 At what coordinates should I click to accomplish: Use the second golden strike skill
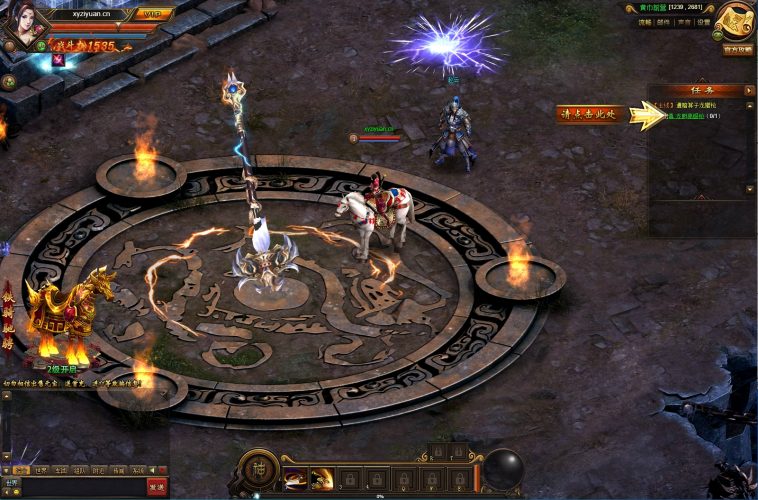323,478
